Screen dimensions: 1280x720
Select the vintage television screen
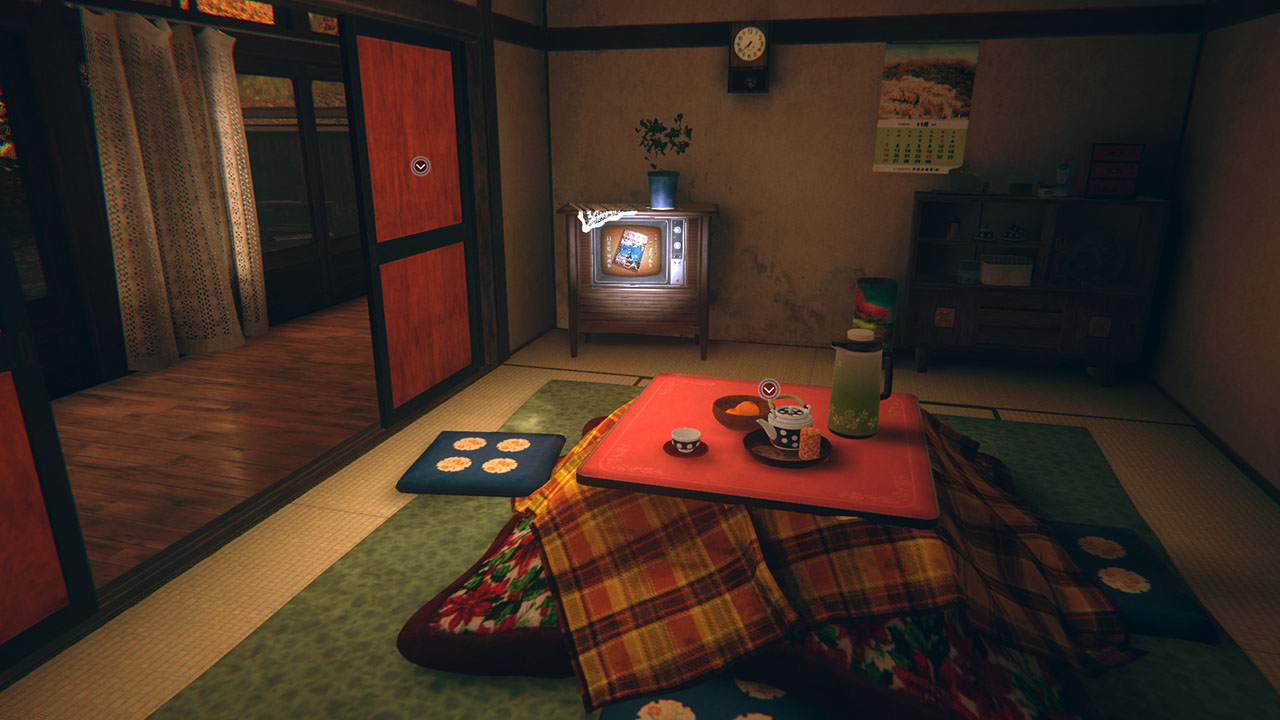click(x=630, y=250)
